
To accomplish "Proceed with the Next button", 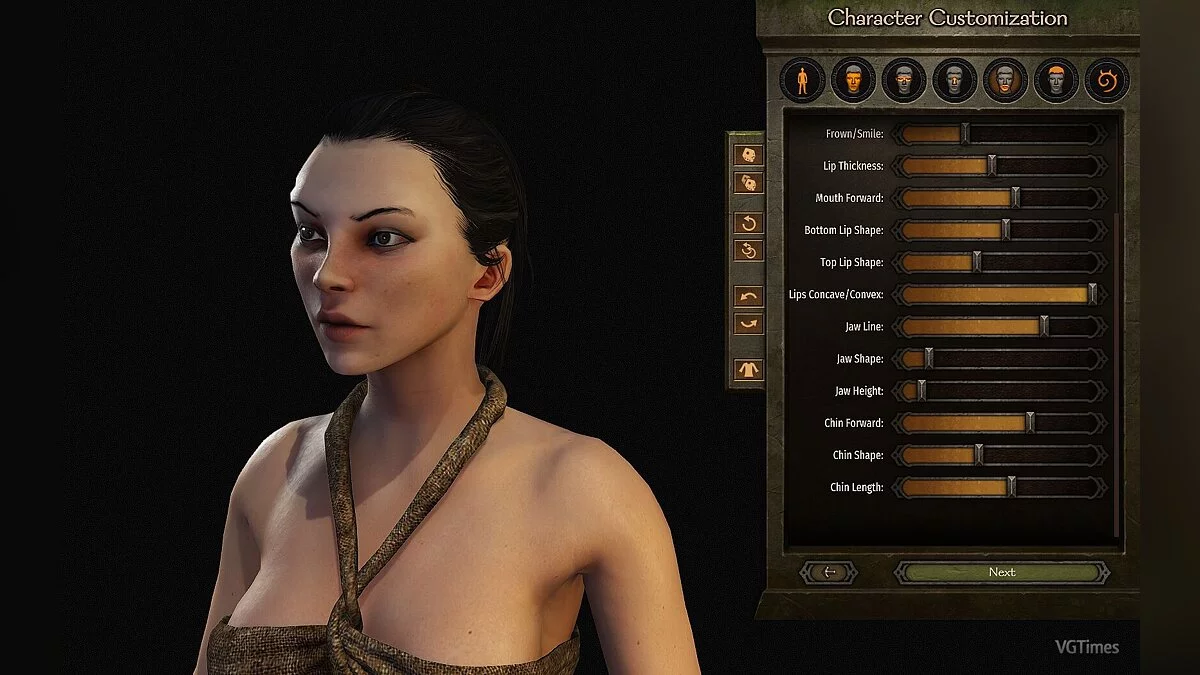I will coord(1001,572).
